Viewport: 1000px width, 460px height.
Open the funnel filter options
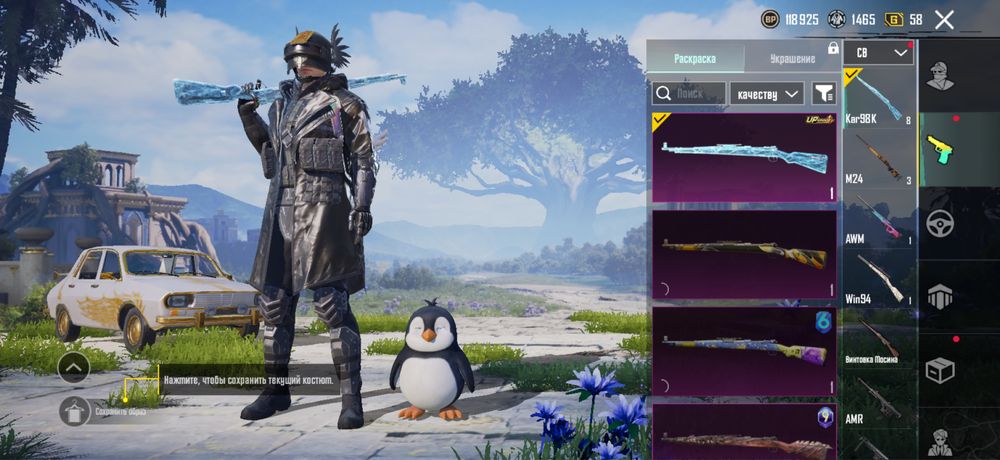(824, 94)
